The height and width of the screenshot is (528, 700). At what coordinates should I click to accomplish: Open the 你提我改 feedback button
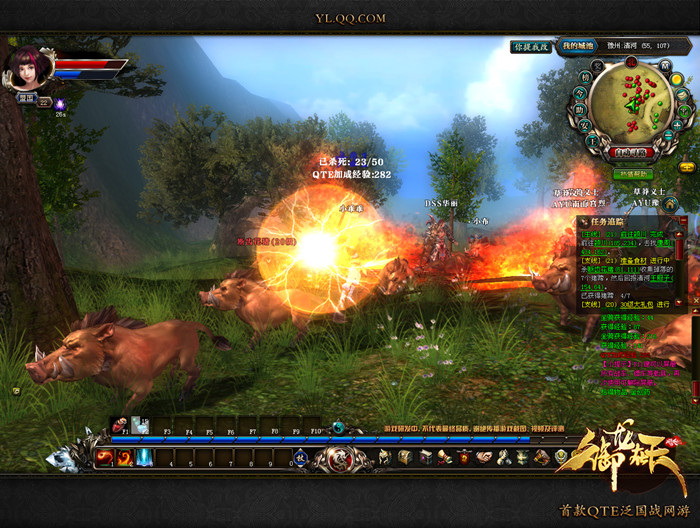(x=531, y=47)
